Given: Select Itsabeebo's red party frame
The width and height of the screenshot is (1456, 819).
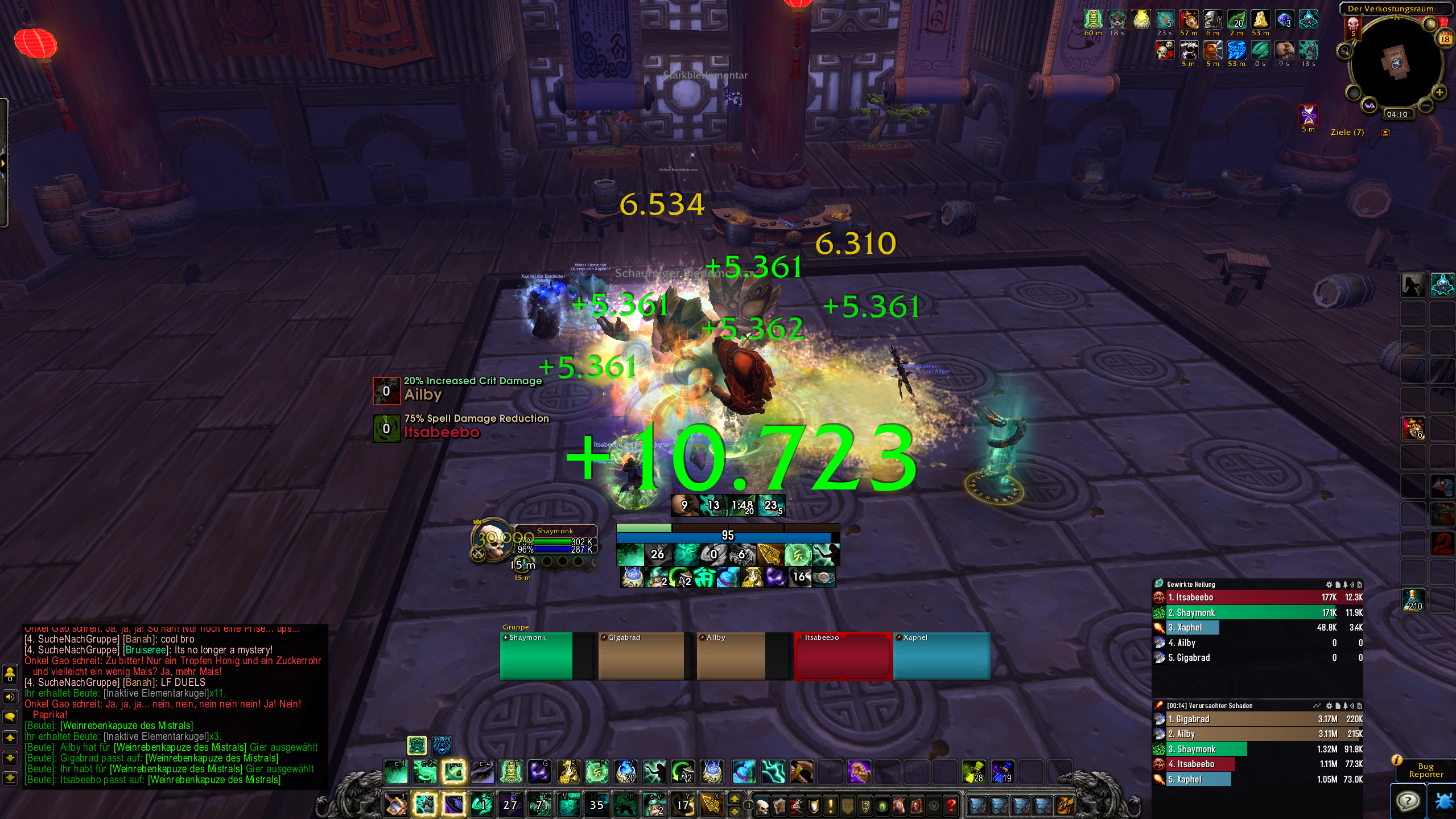Looking at the screenshot, I should click(843, 656).
